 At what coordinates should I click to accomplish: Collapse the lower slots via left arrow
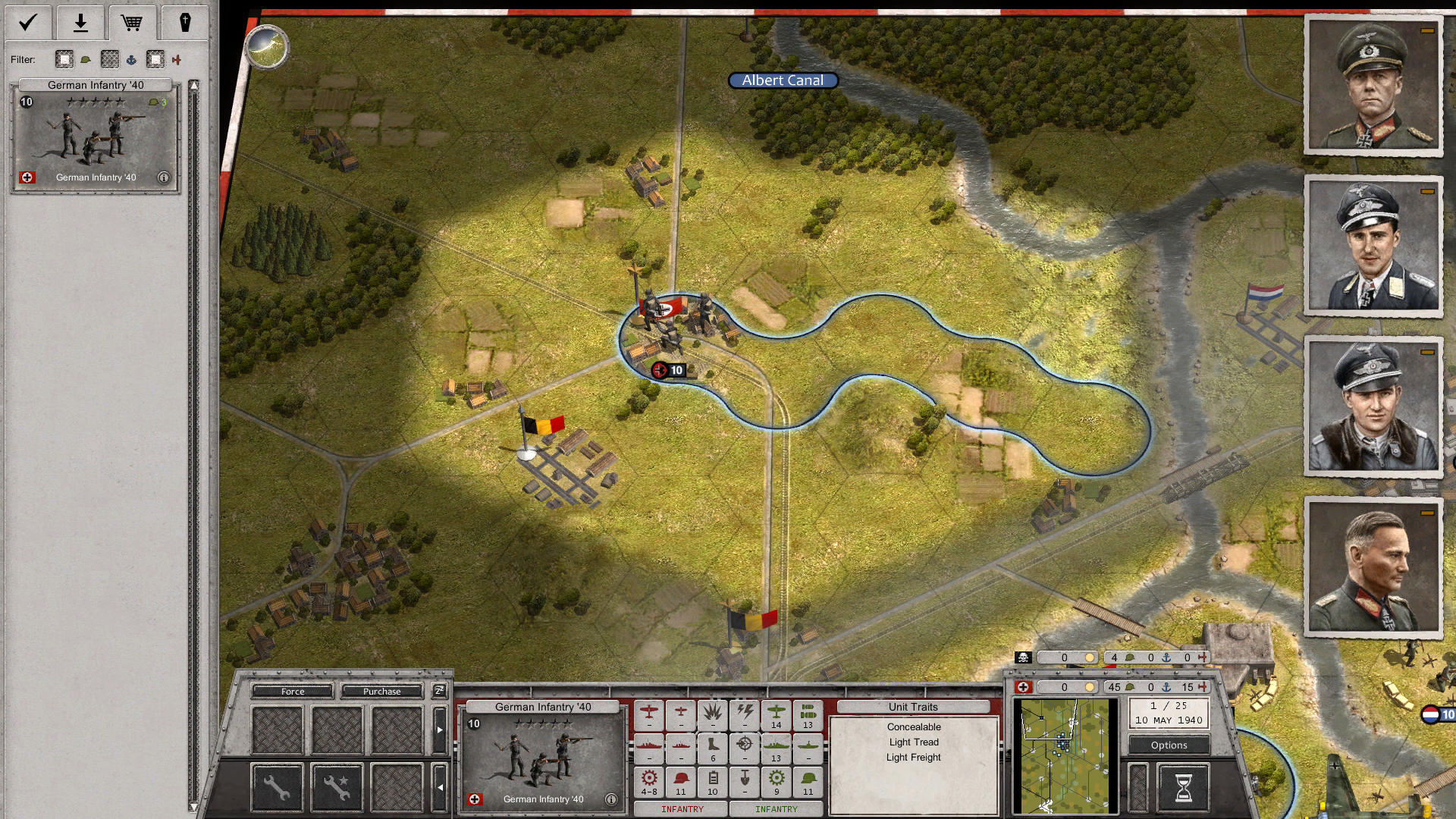440,787
